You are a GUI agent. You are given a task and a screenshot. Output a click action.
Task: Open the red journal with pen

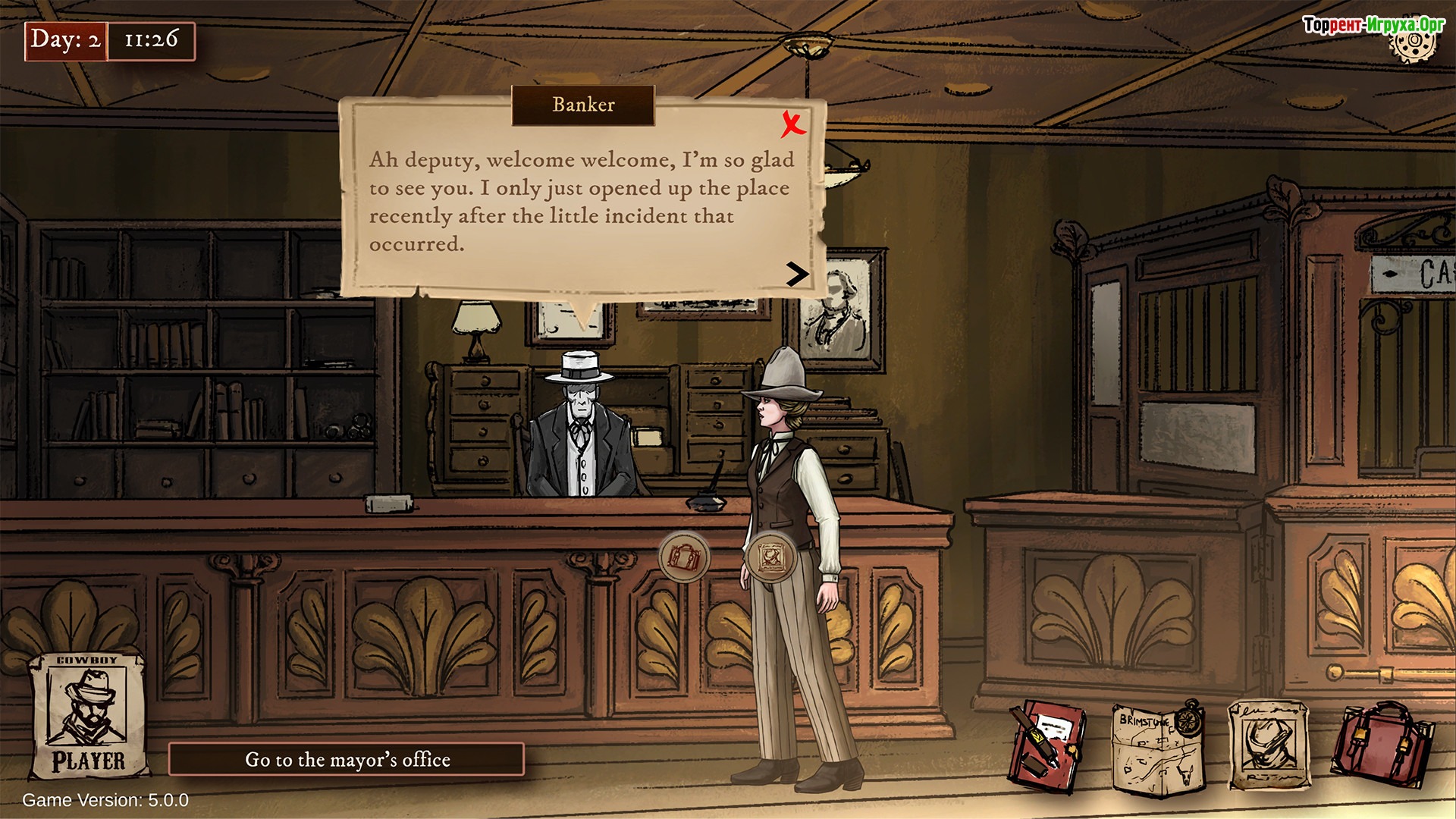point(1047,747)
